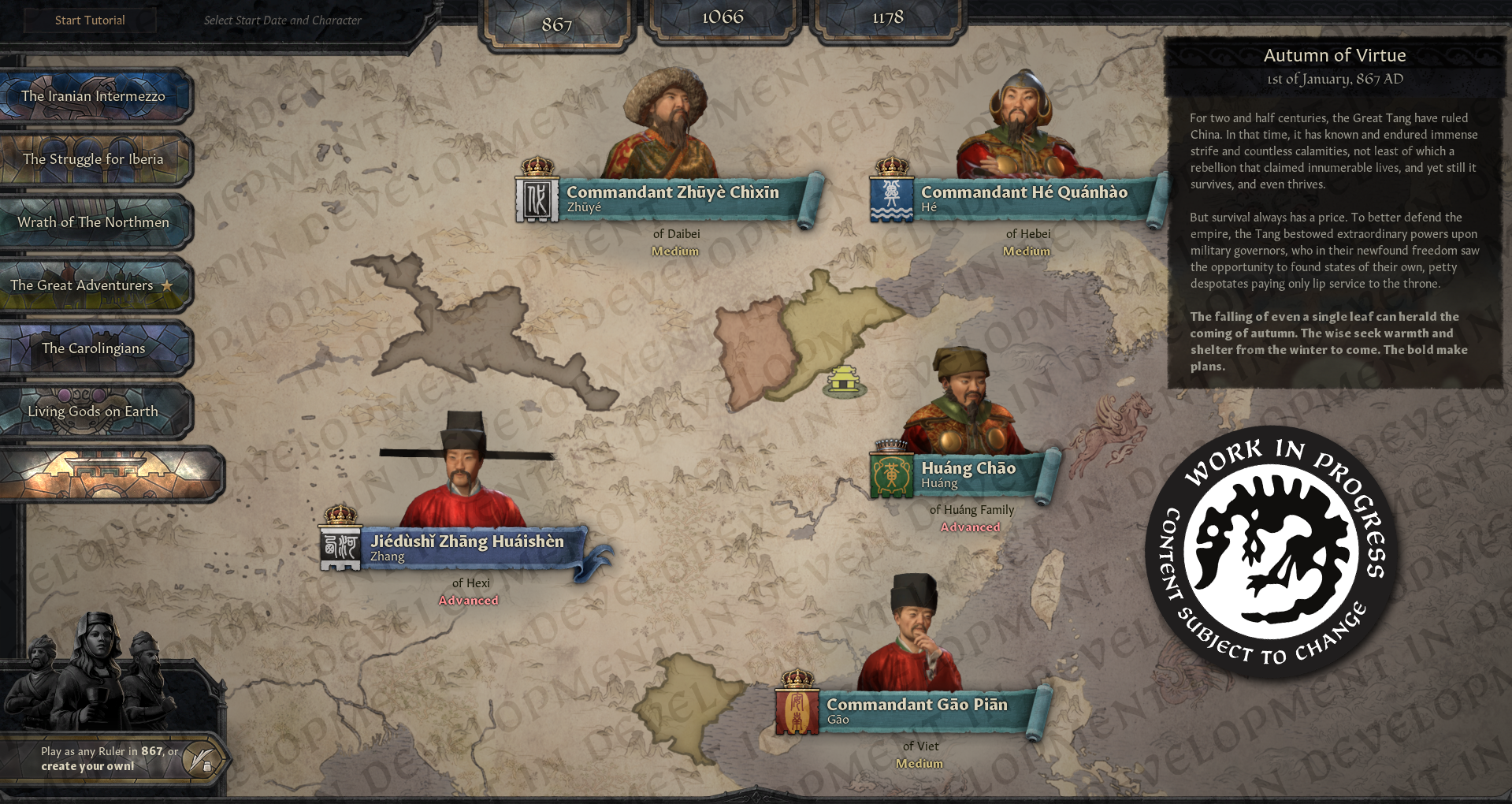Select Living Gods on Earth bookmark
This screenshot has height=804, width=1512.
94,411
